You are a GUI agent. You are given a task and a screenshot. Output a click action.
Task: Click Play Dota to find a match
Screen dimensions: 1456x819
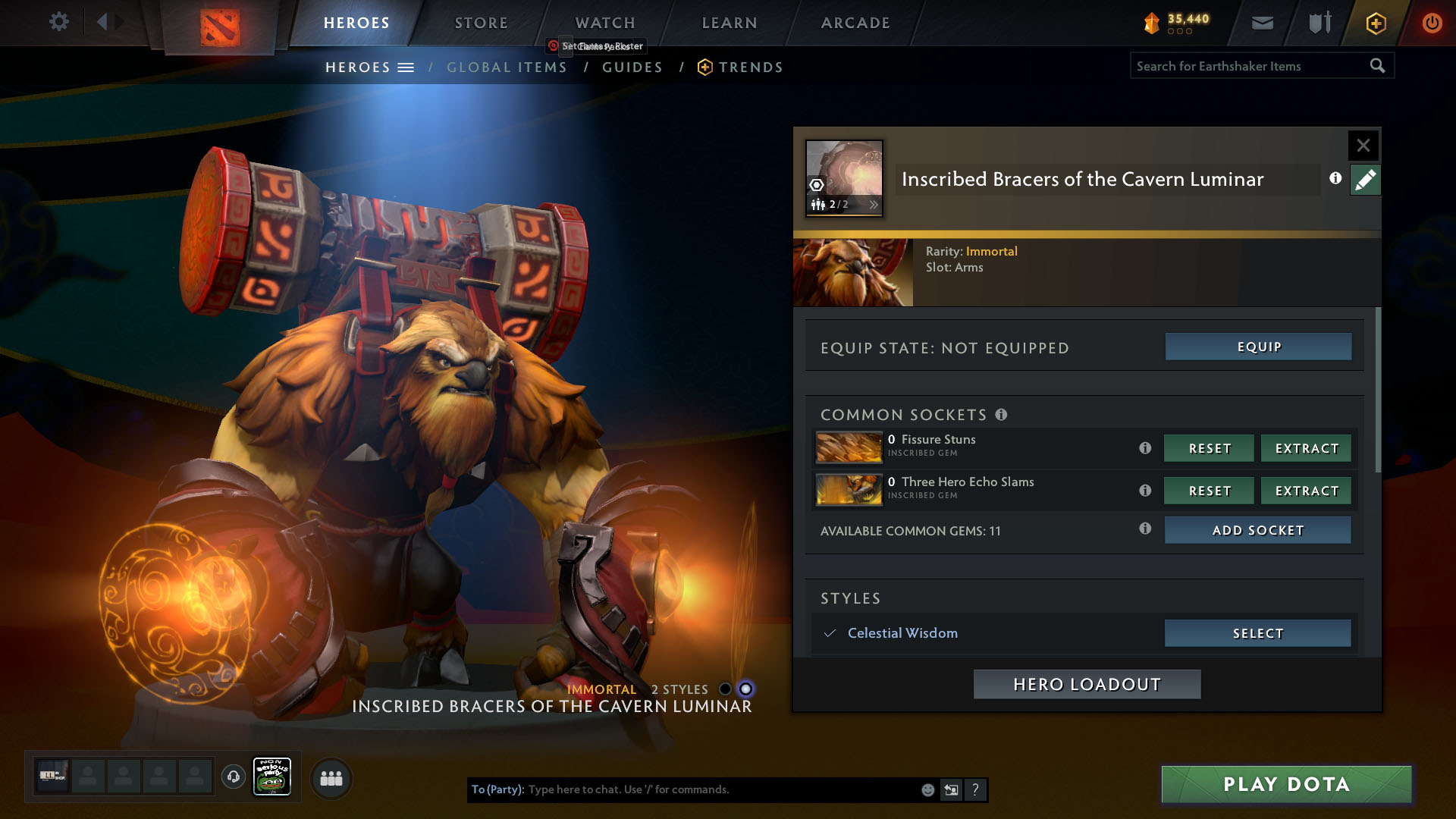tap(1286, 784)
